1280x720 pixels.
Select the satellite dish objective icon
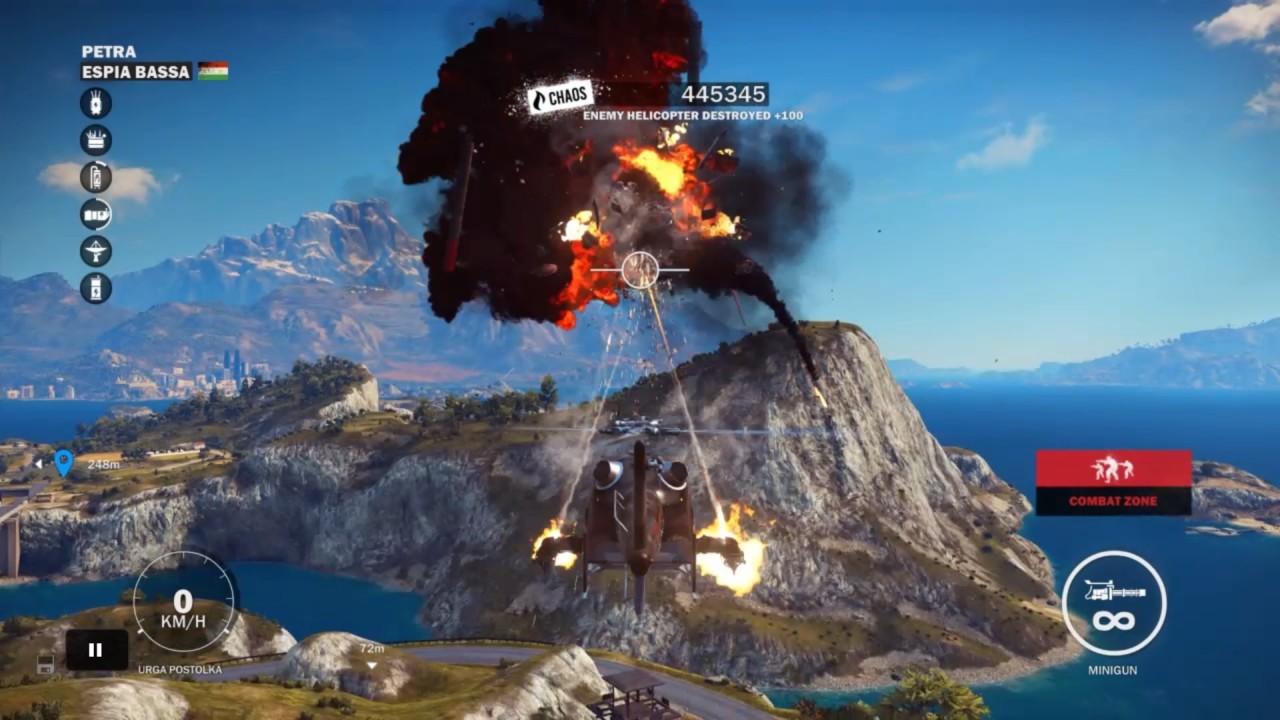click(96, 251)
